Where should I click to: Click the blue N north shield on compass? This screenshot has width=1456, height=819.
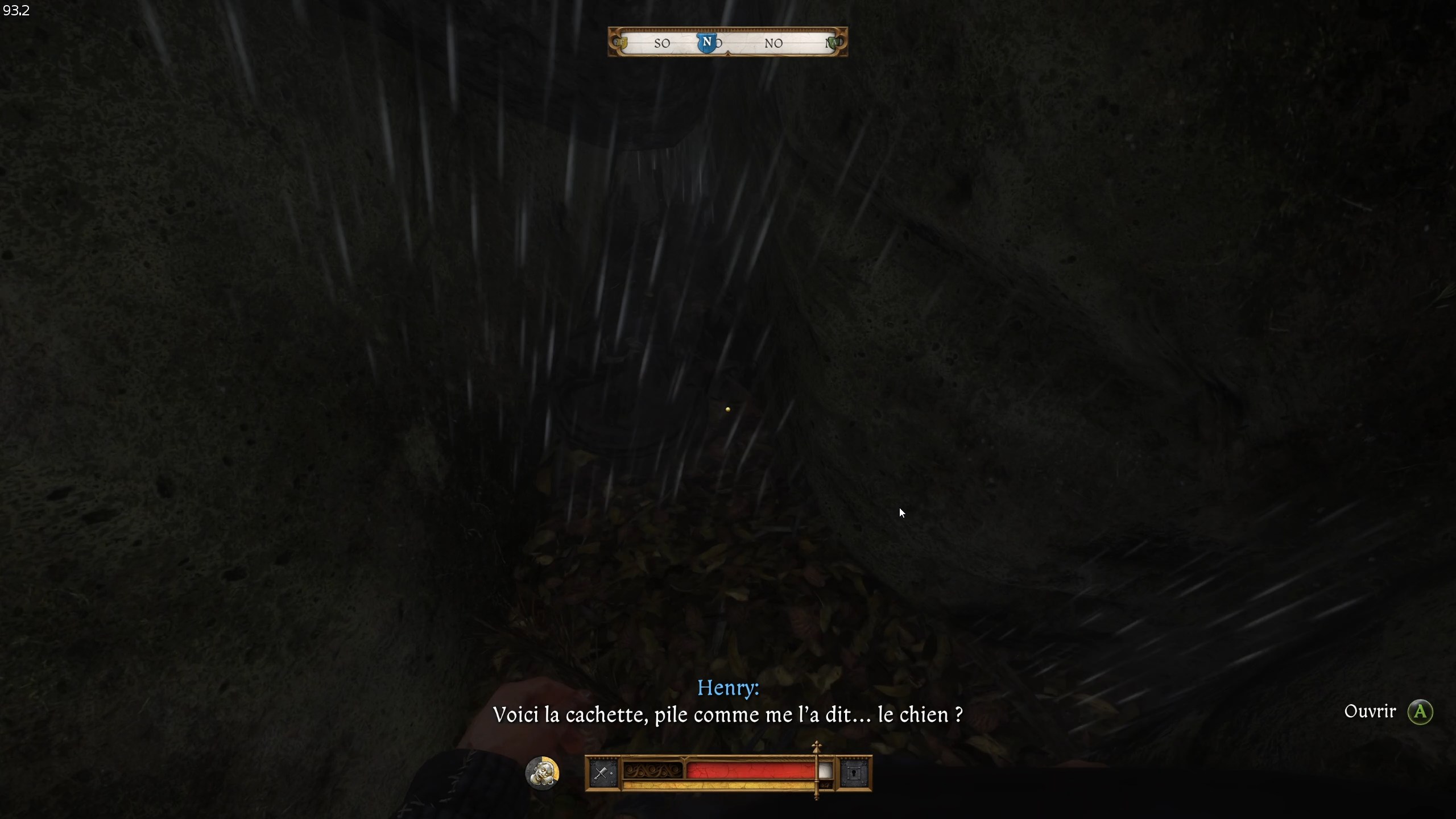click(x=707, y=42)
